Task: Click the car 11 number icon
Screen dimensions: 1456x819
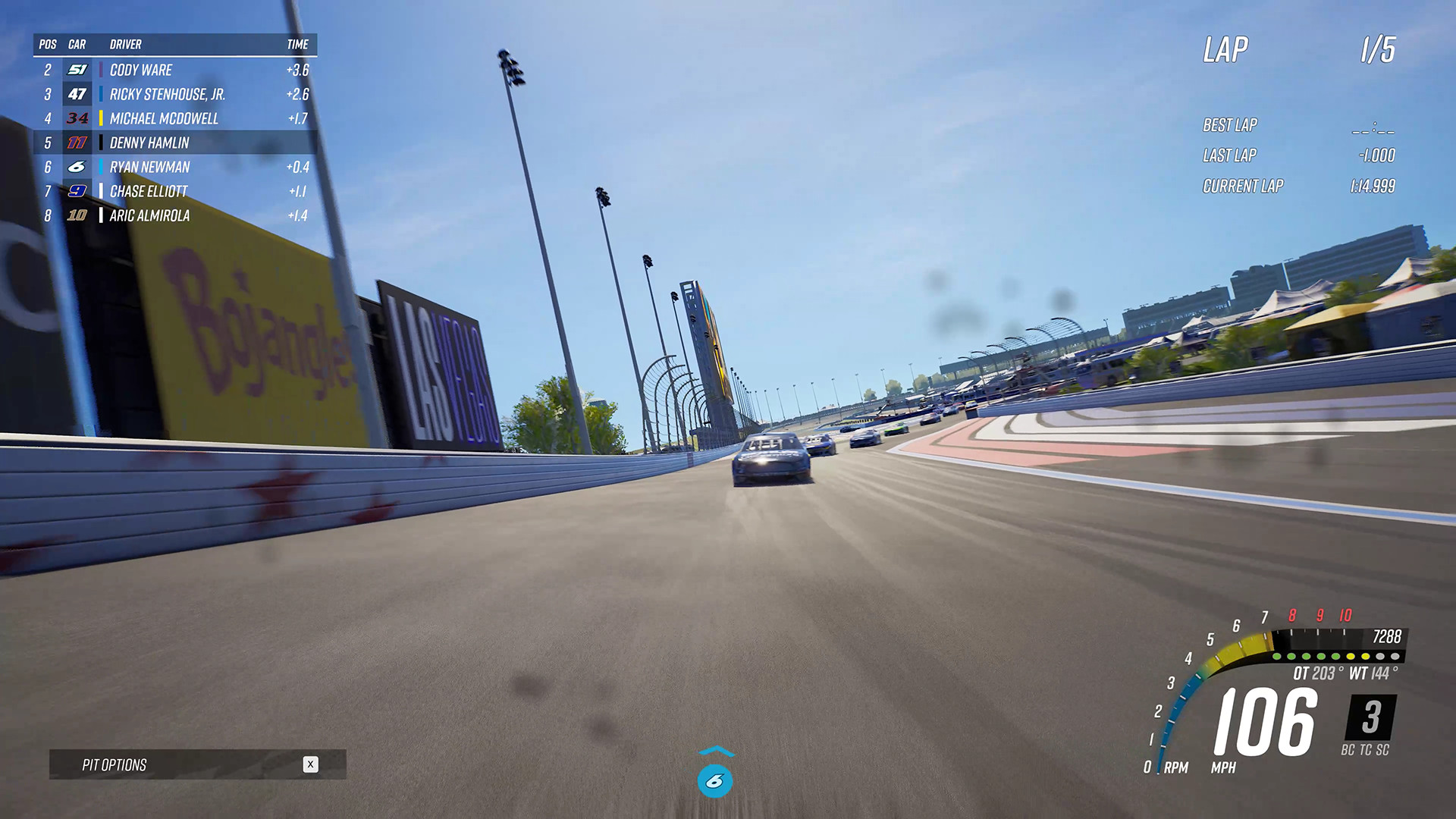Action: (78, 143)
